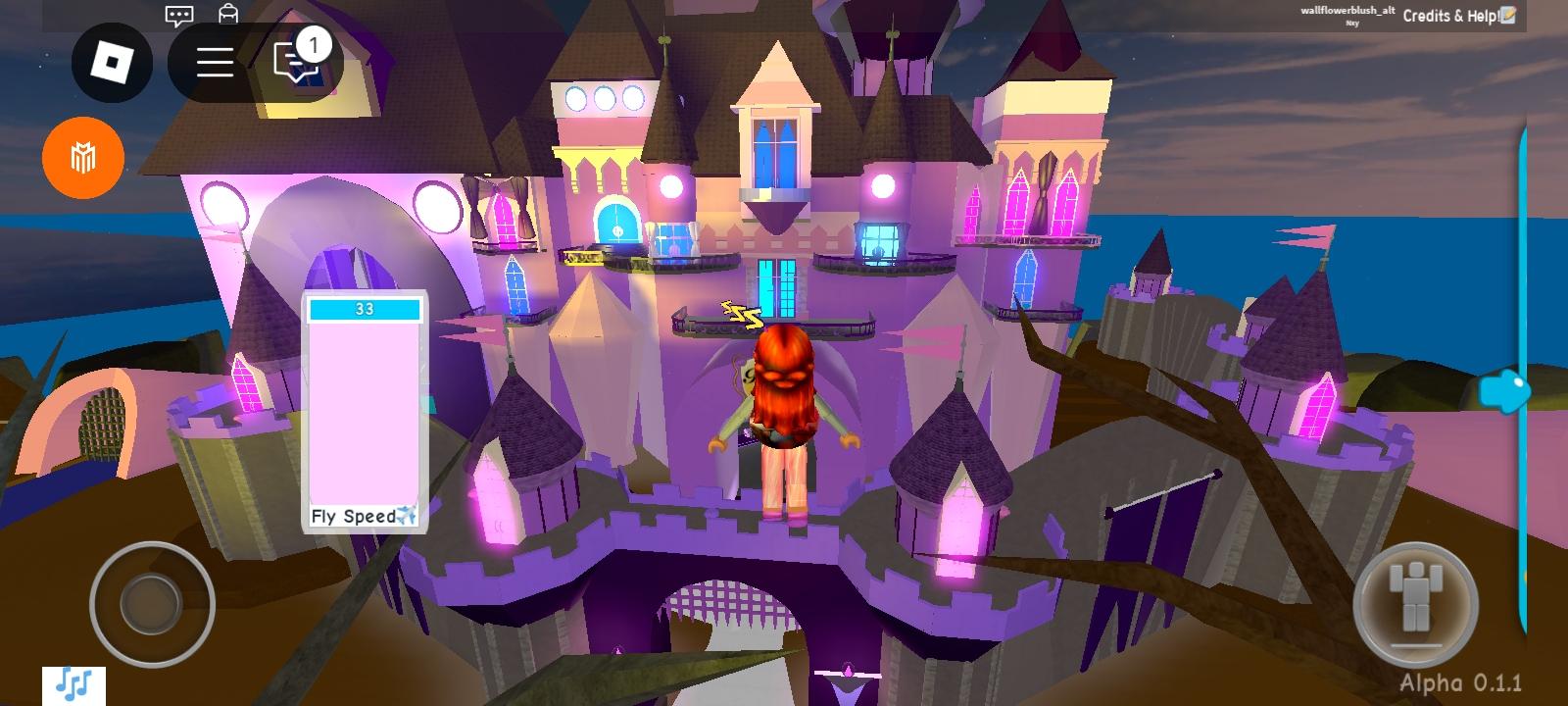Viewport: 1568px width, 706px height.
Task: Toggle the side panel with cyan arrow
Action: pos(1505,390)
